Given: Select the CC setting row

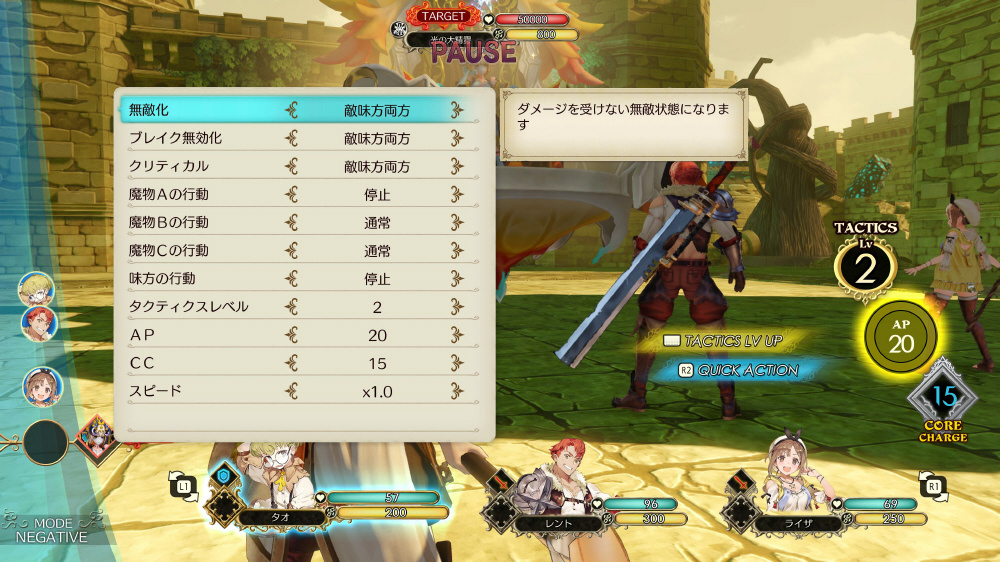Looking at the screenshot, I should (x=298, y=362).
